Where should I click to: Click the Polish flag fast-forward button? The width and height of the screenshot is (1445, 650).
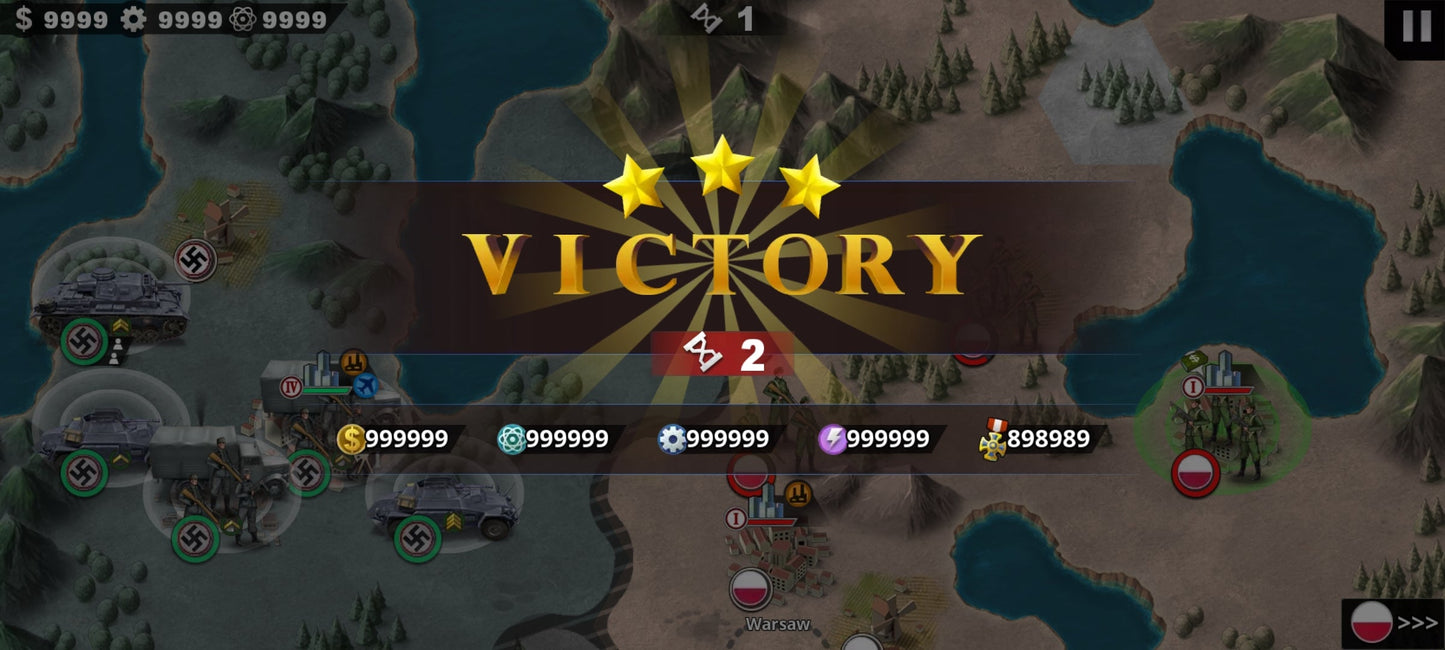pyautogui.click(x=1394, y=623)
